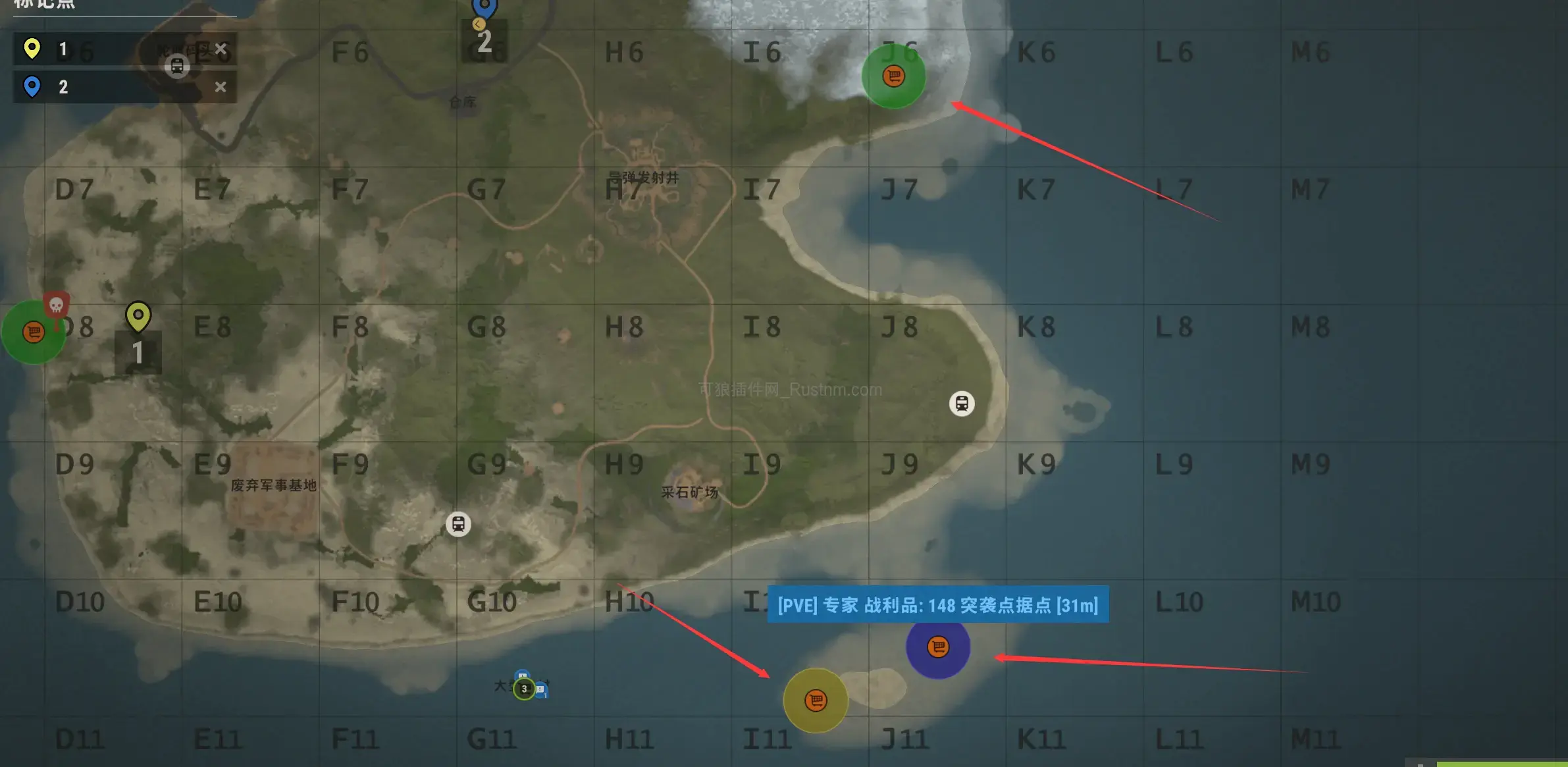
Task: Click the cart icon in the purple circle near J10
Action: 937,647
